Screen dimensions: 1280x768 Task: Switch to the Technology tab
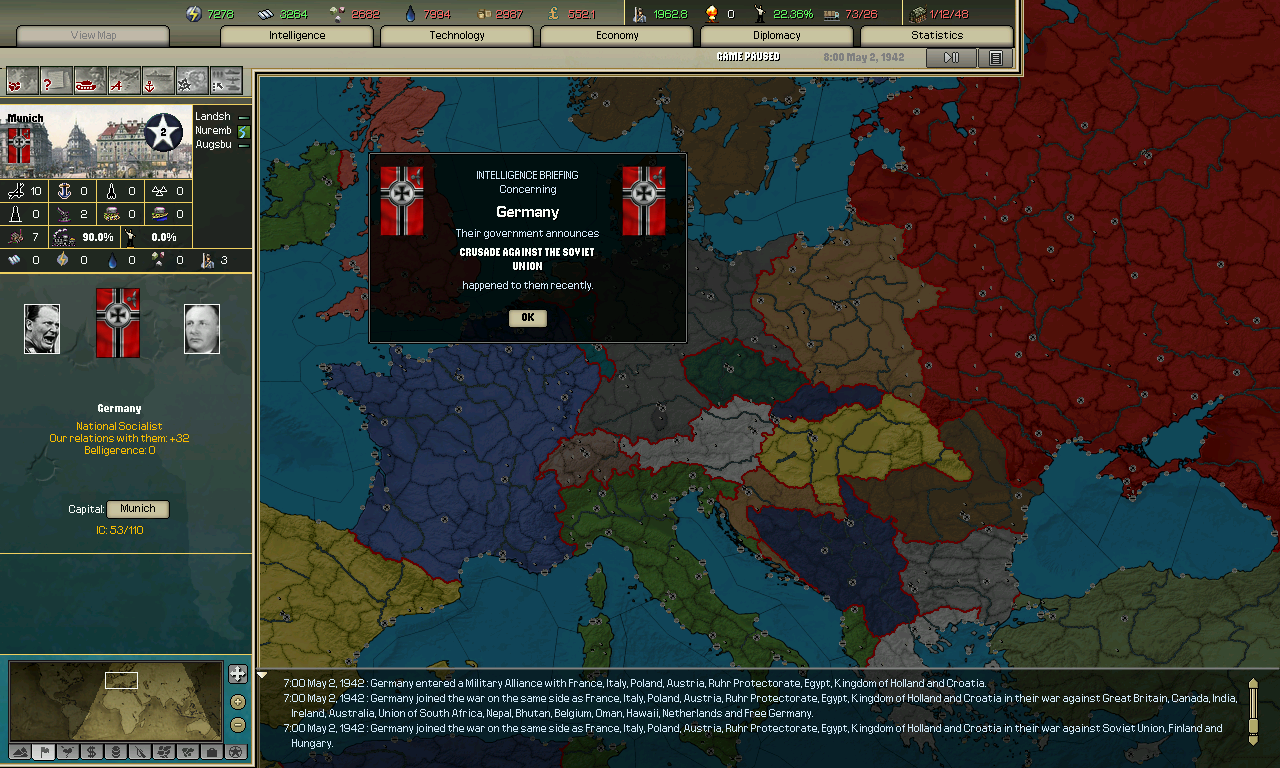tap(456, 34)
